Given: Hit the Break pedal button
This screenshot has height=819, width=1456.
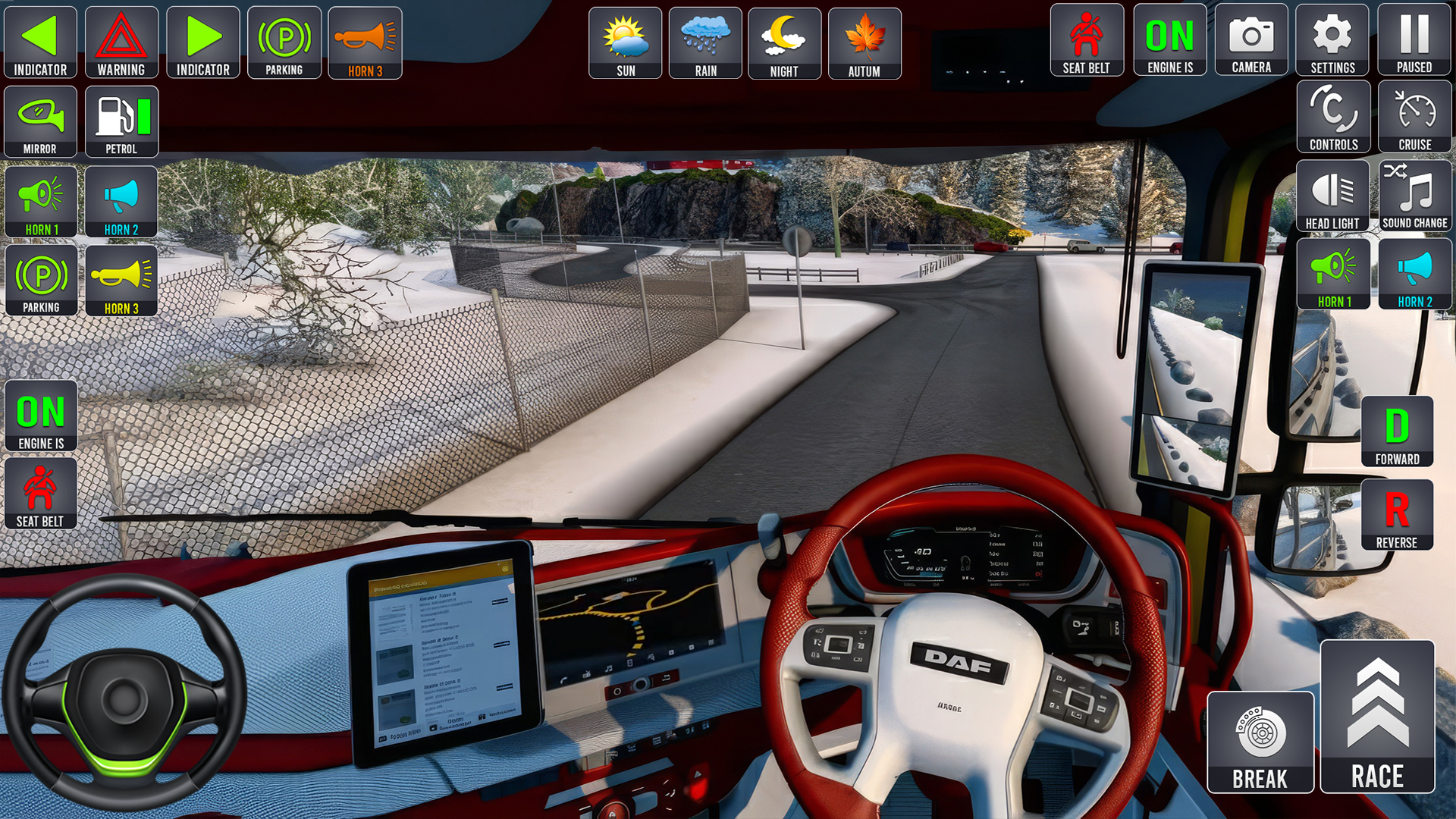Looking at the screenshot, I should 1260,742.
